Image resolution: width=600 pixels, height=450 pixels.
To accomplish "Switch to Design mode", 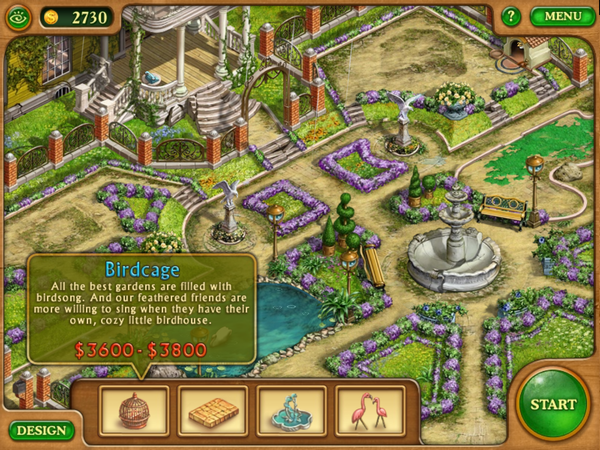I will click(x=42, y=431).
